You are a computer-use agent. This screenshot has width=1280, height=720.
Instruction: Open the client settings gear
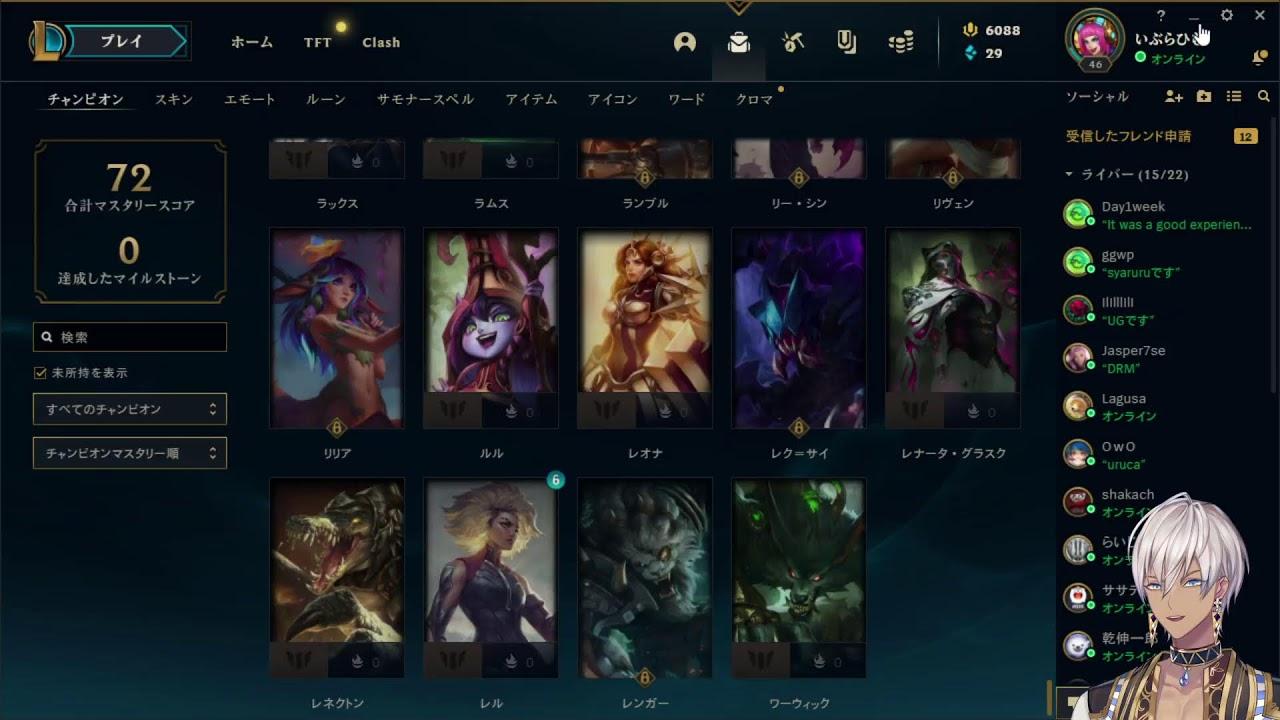click(1227, 15)
